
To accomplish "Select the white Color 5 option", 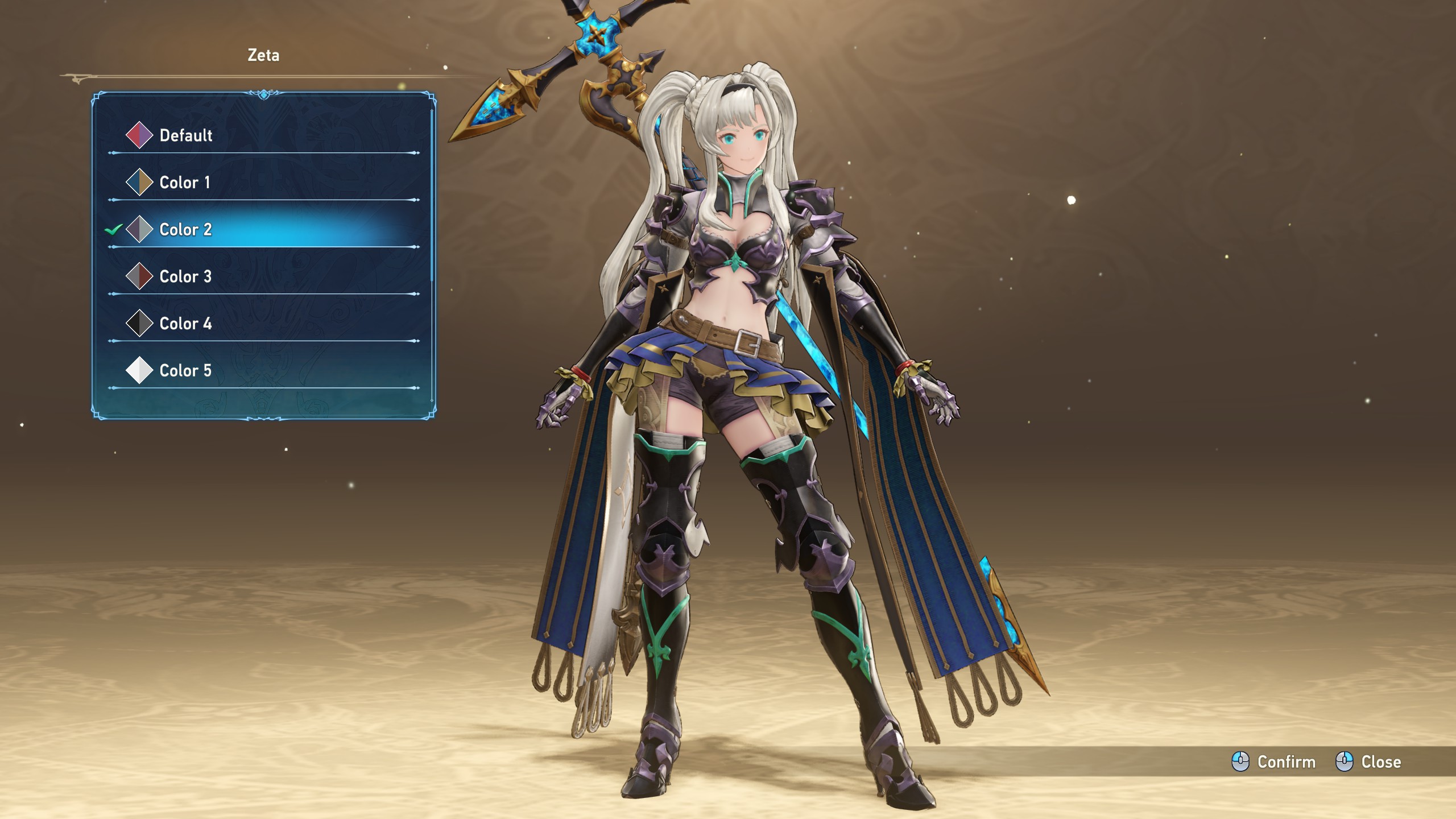I will coord(185,371).
